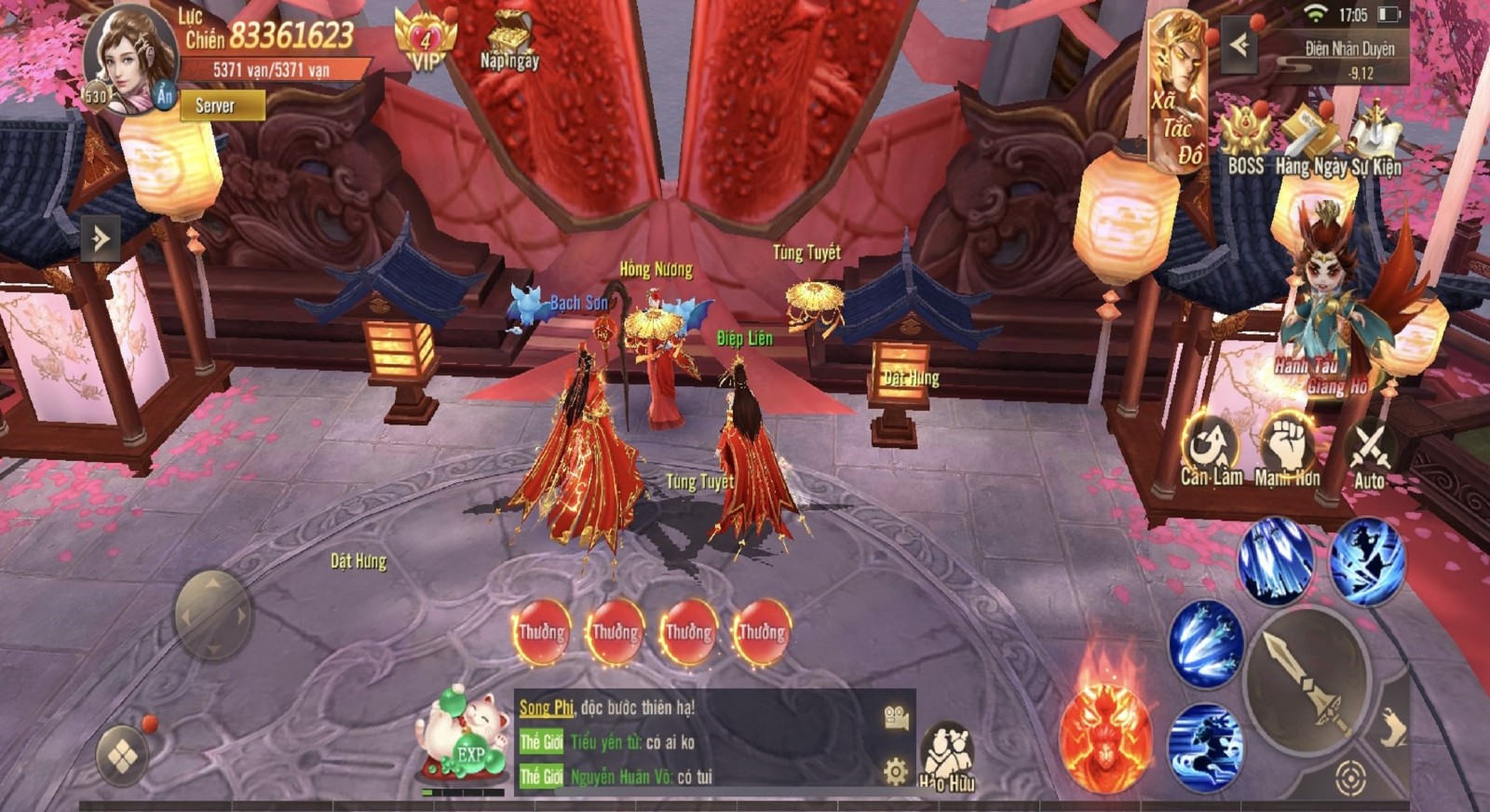Open the Xã Tắc Đồ banner
The width and height of the screenshot is (1490, 812).
click(1178, 93)
